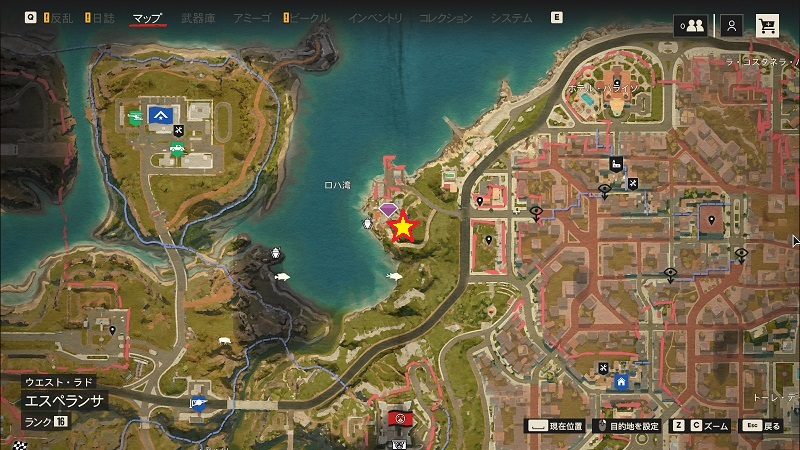Viewport: 800px width, 450px height.
Task: Go to the インベントリ tab
Action: click(375, 19)
